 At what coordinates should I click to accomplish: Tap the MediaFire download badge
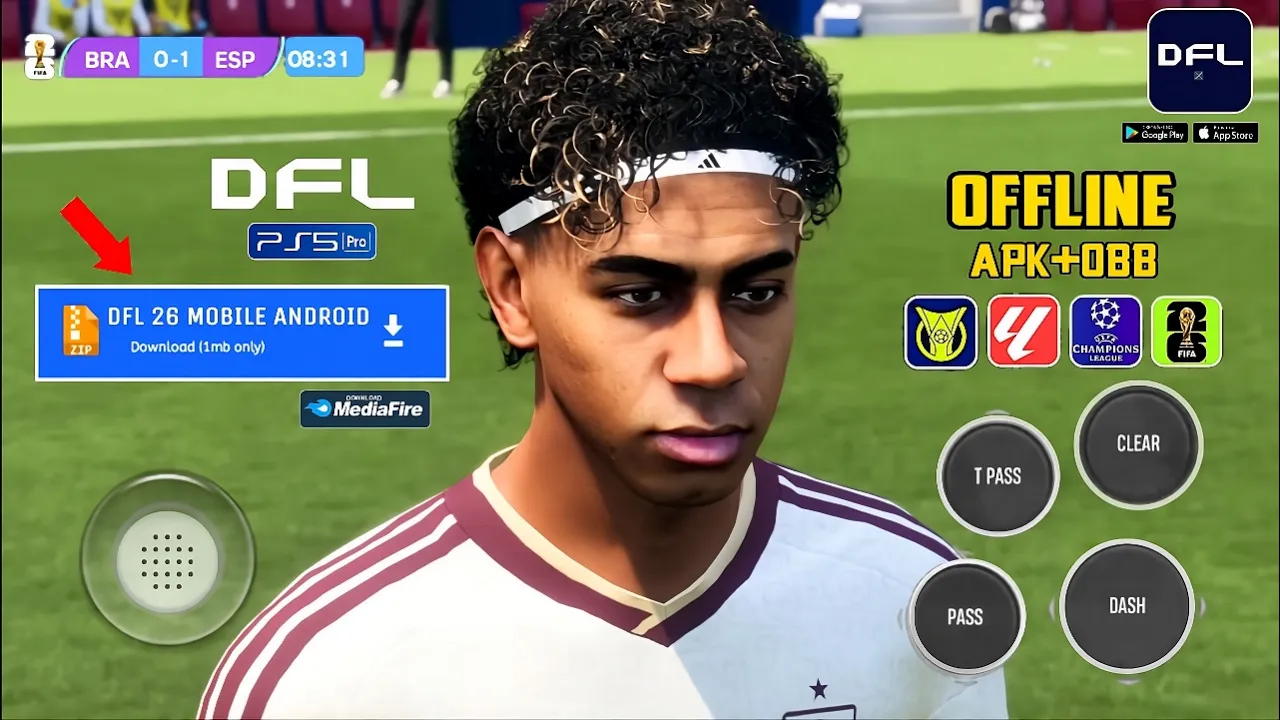click(364, 409)
